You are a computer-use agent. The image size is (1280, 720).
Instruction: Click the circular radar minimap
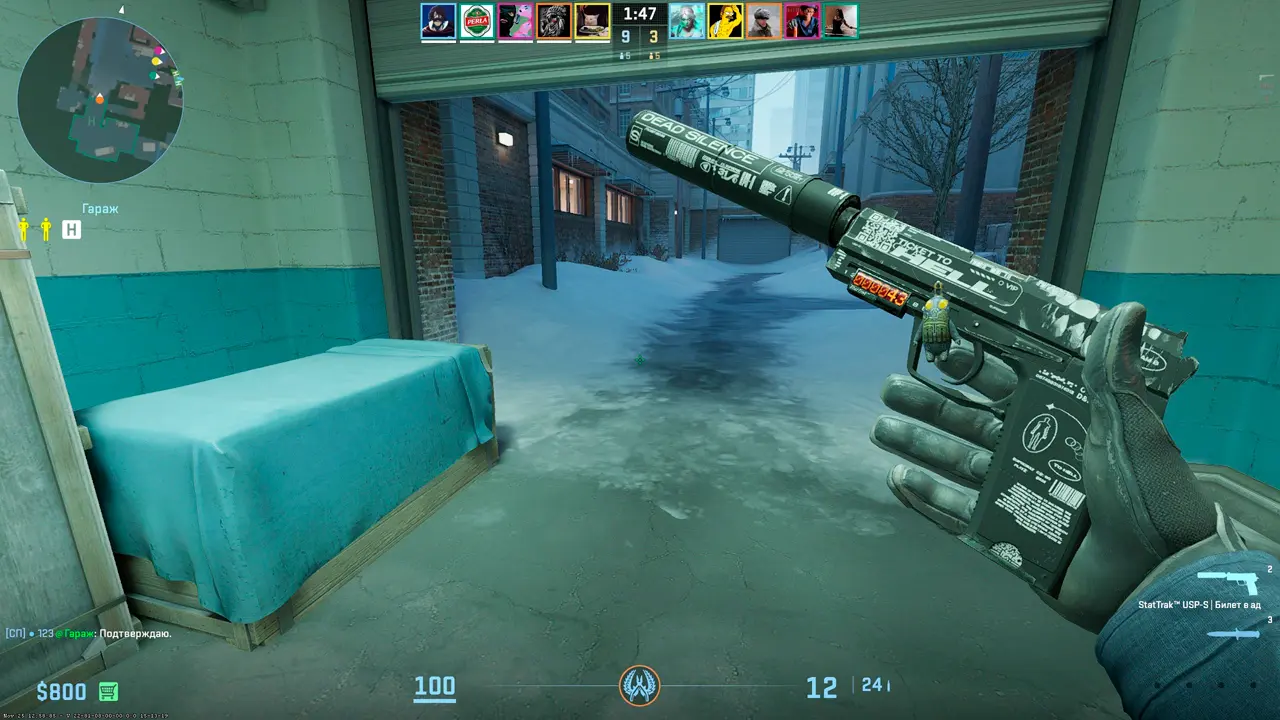(100, 100)
